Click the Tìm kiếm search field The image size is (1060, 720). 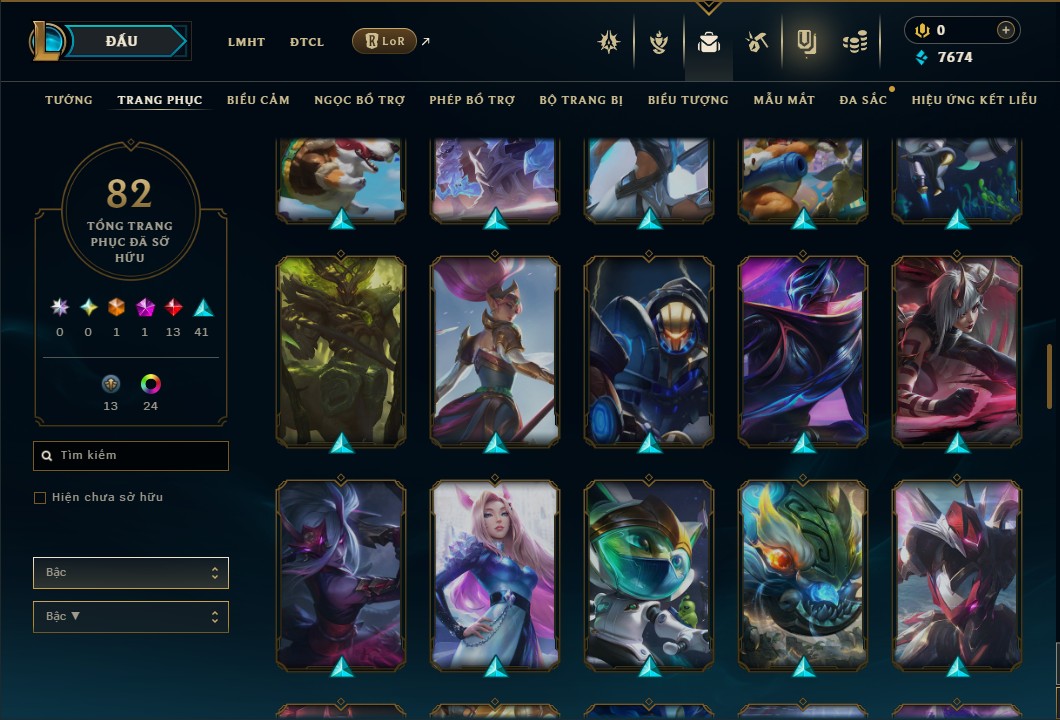(131, 456)
